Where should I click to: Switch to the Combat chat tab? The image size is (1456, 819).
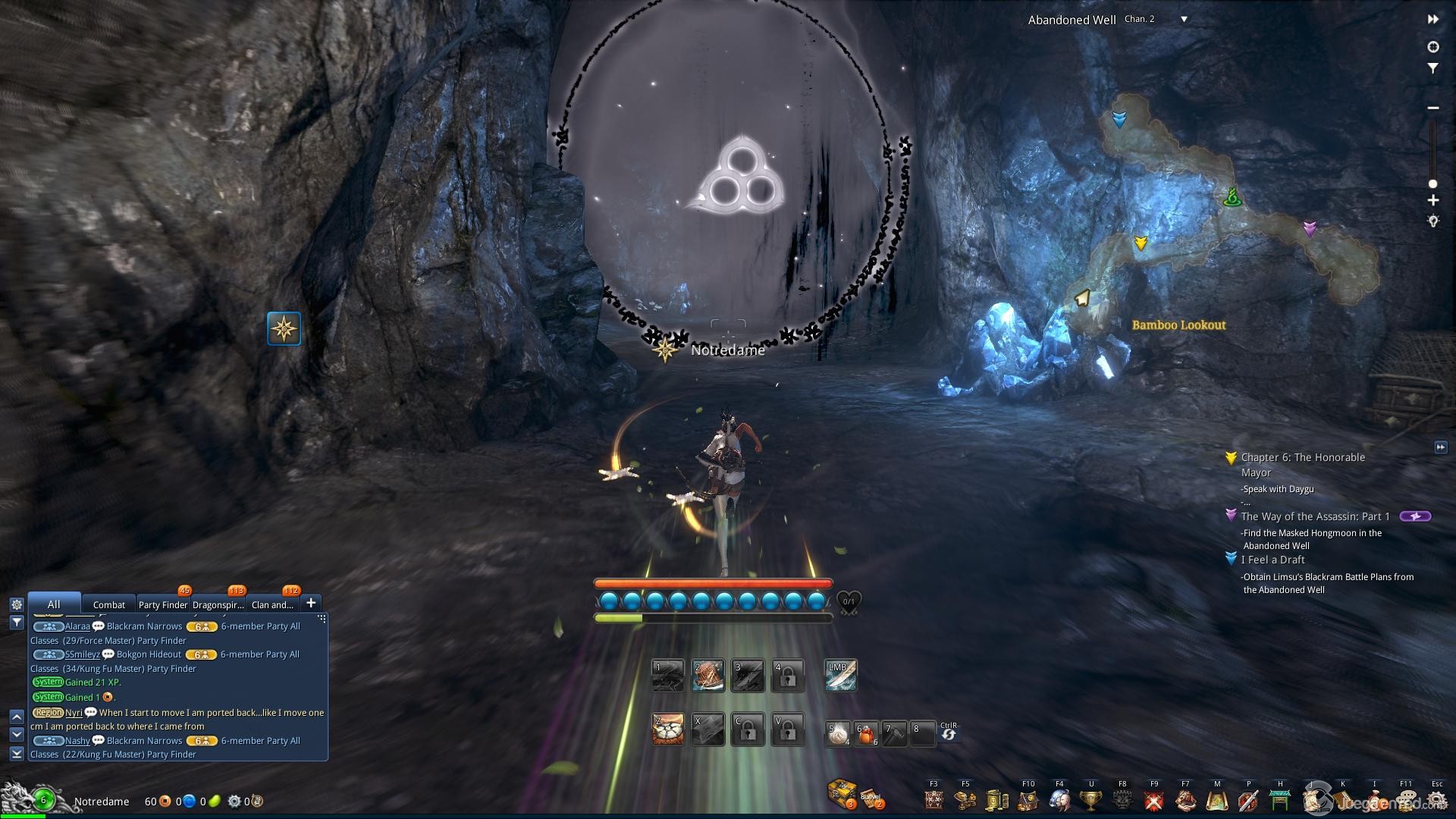[108, 604]
